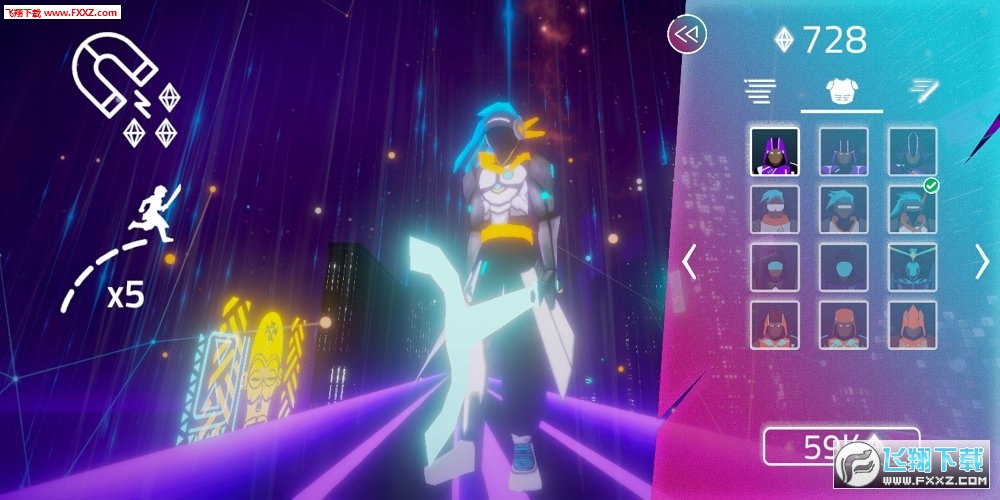Switch to the armor outfit tab
The width and height of the screenshot is (1000, 500).
[x=842, y=92]
